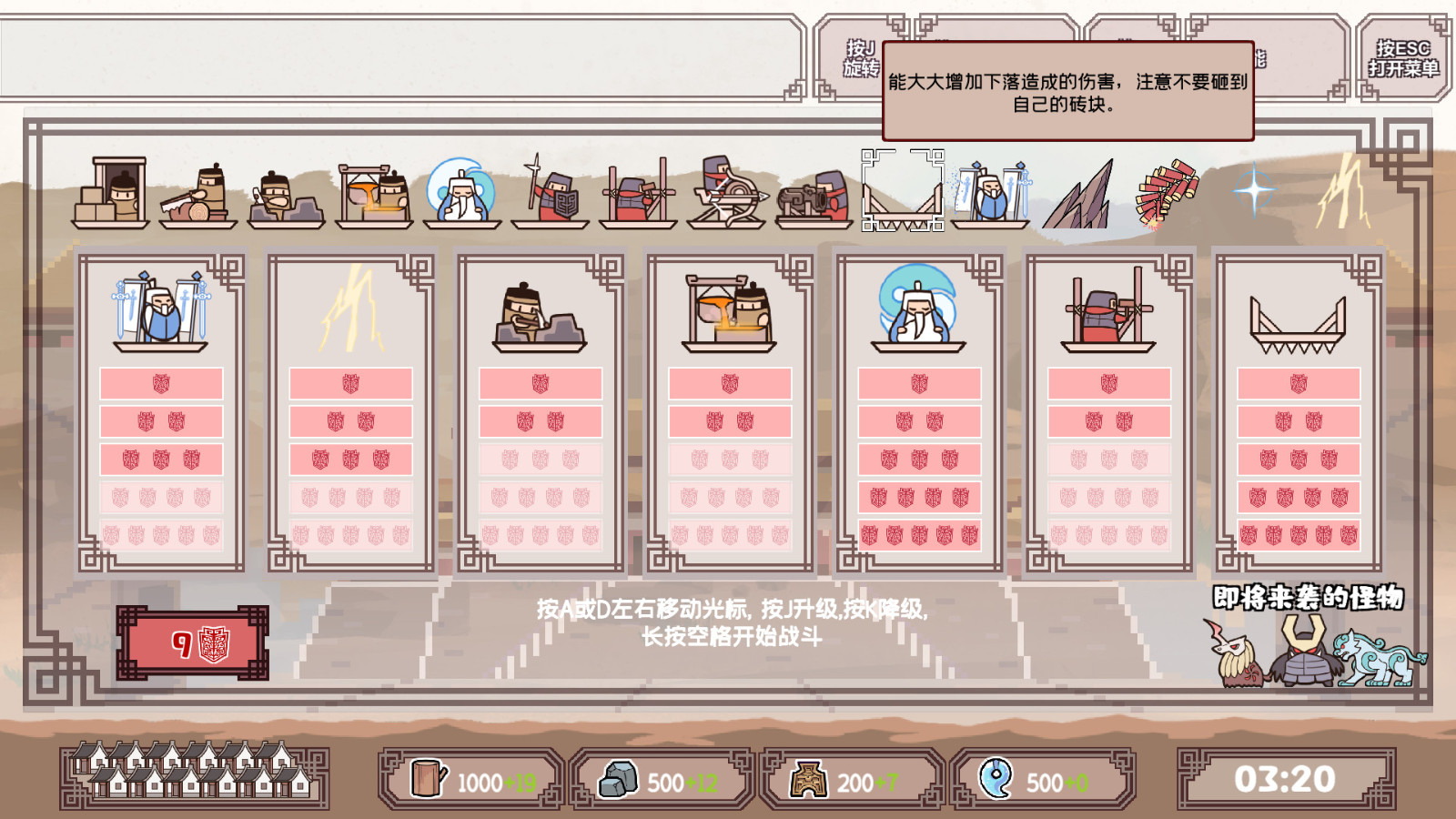The width and height of the screenshot is (1456, 819).
Task: Select the firecrackers bundle icon
Action: click(1168, 191)
